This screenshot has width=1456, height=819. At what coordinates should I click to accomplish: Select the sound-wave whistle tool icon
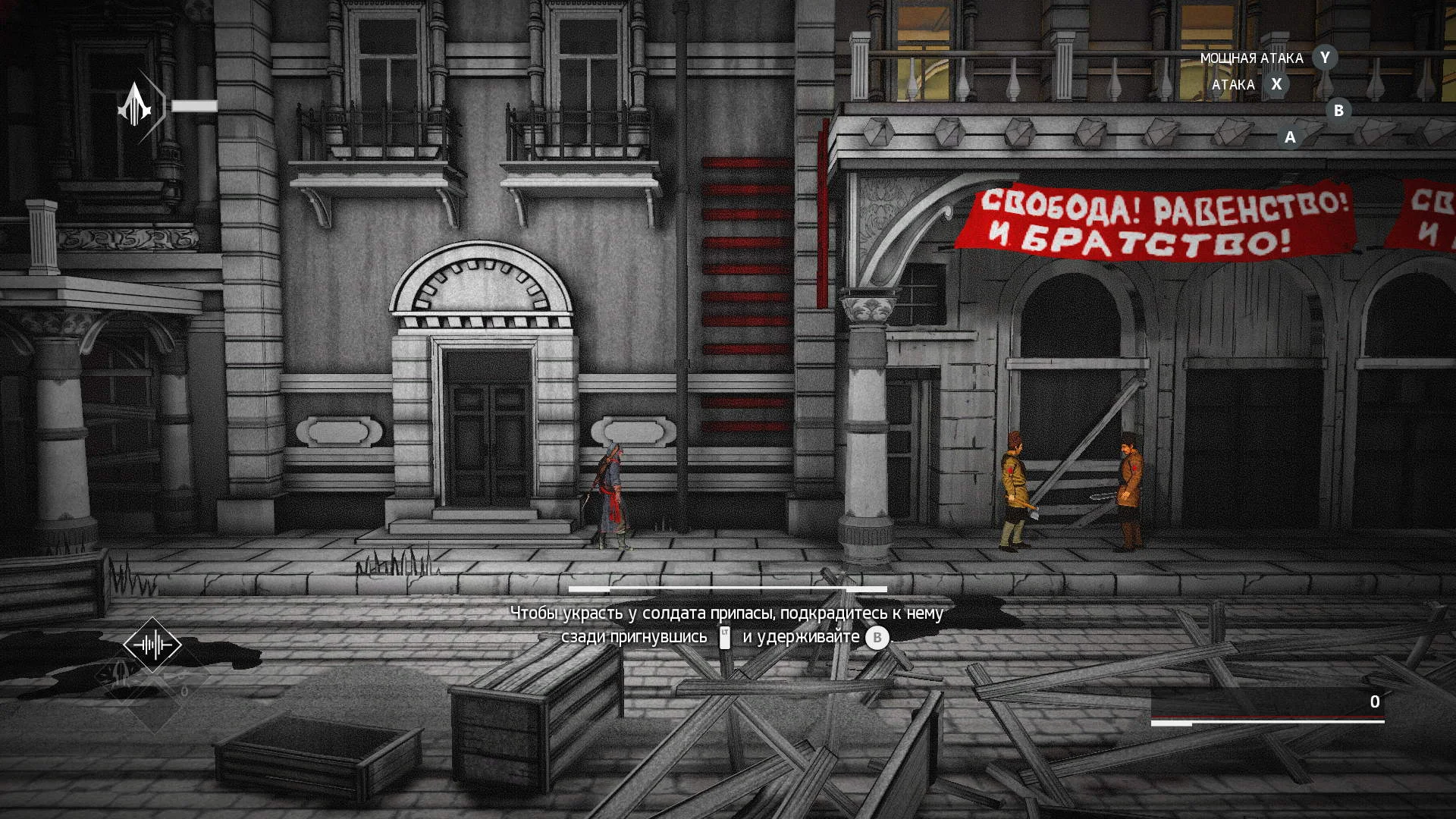click(x=152, y=645)
